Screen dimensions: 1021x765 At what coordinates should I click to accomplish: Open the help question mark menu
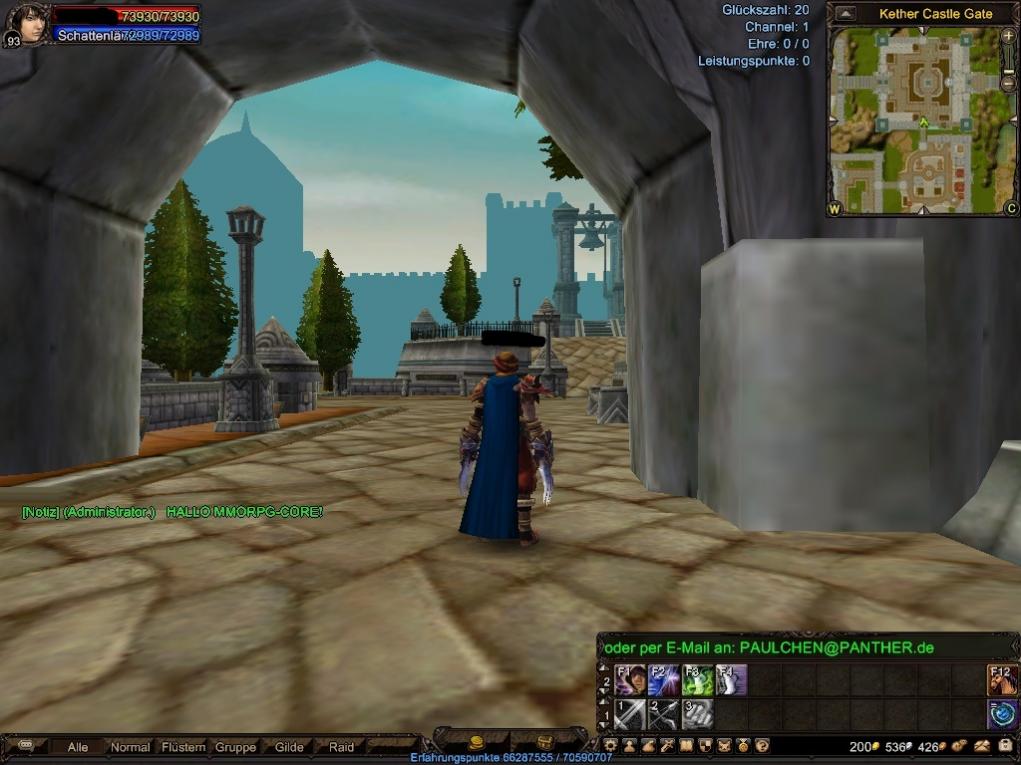coord(762,746)
